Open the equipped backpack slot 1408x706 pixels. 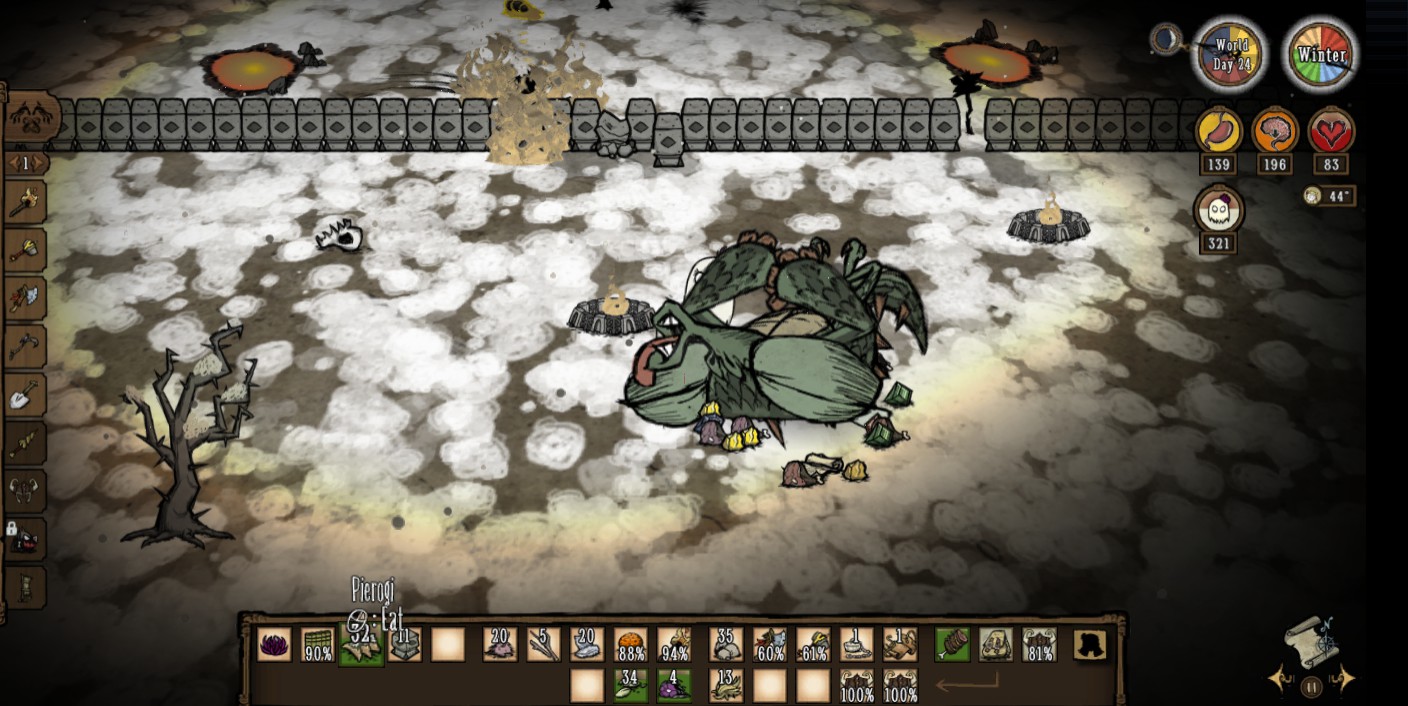pos(996,645)
